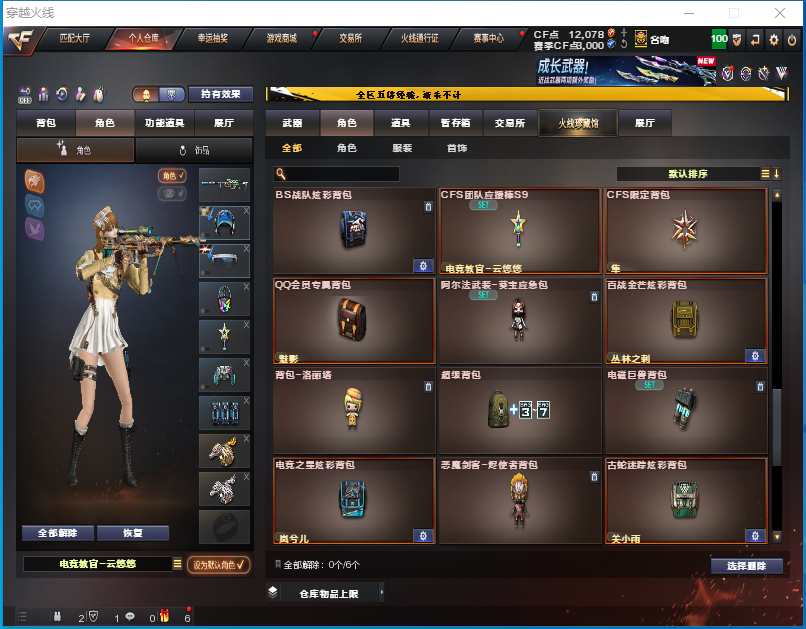Open the 赛事中心 tournament center
Screen dimensions: 806x629
pyautogui.click(x=488, y=38)
